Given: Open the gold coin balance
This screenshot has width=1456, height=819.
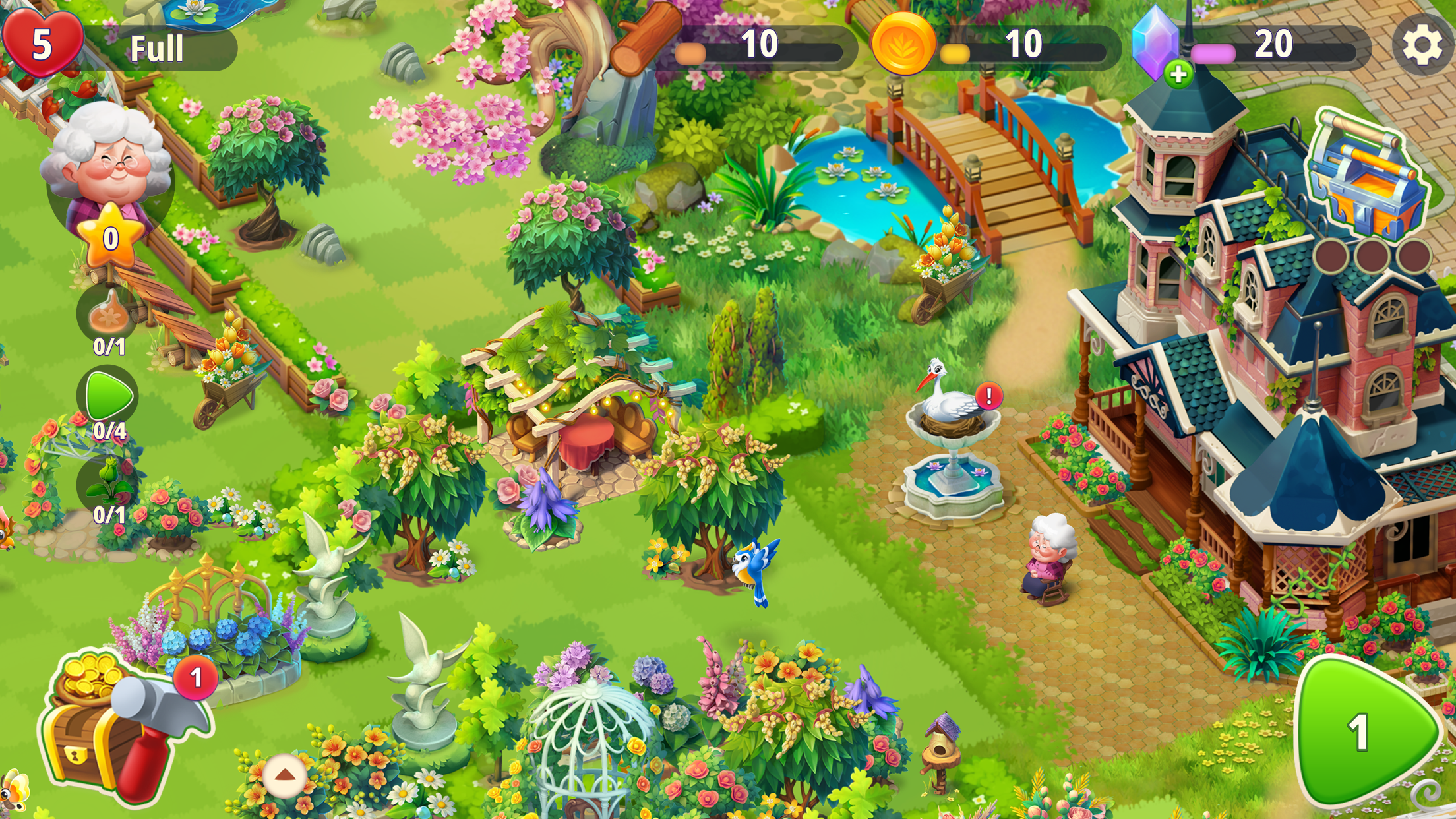Looking at the screenshot, I should [x=903, y=45].
